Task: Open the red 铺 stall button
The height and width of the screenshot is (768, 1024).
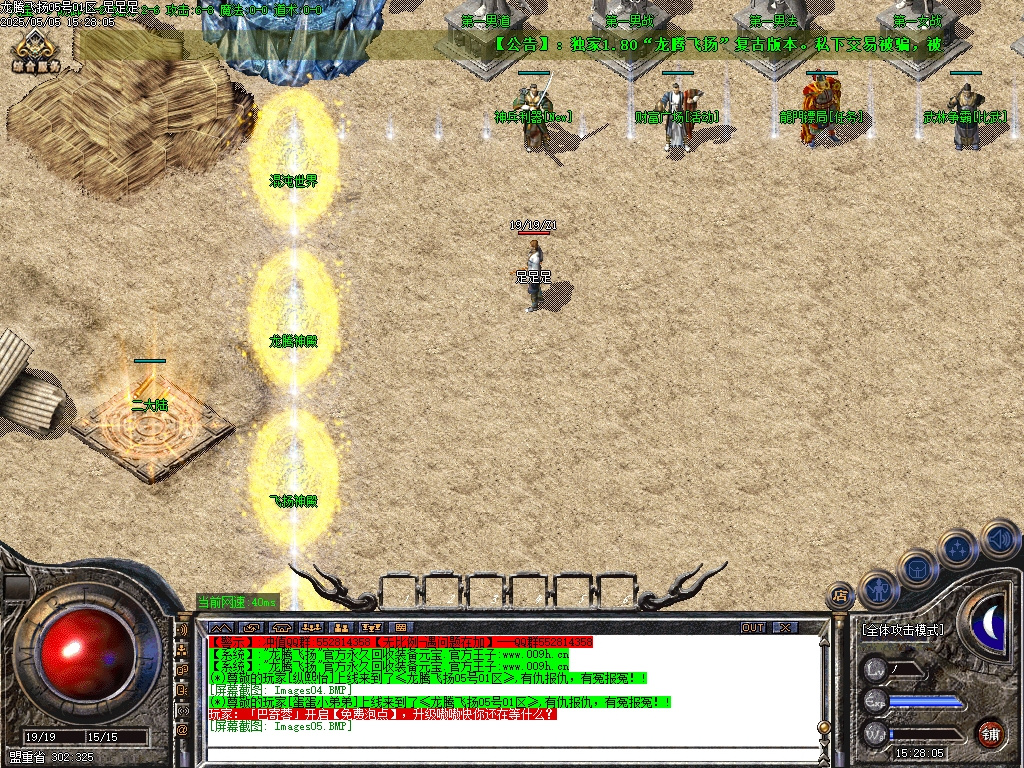Action: (990, 733)
